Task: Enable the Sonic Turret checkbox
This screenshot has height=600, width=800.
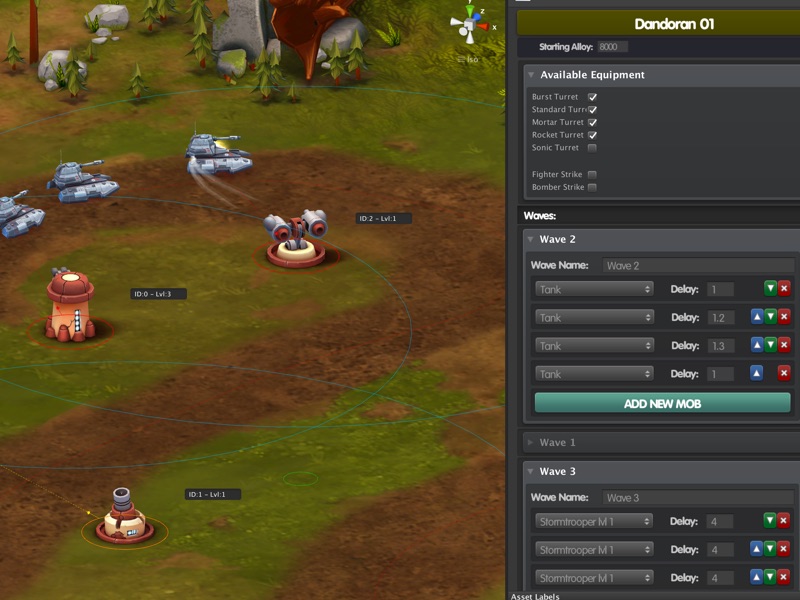Action: (x=592, y=148)
